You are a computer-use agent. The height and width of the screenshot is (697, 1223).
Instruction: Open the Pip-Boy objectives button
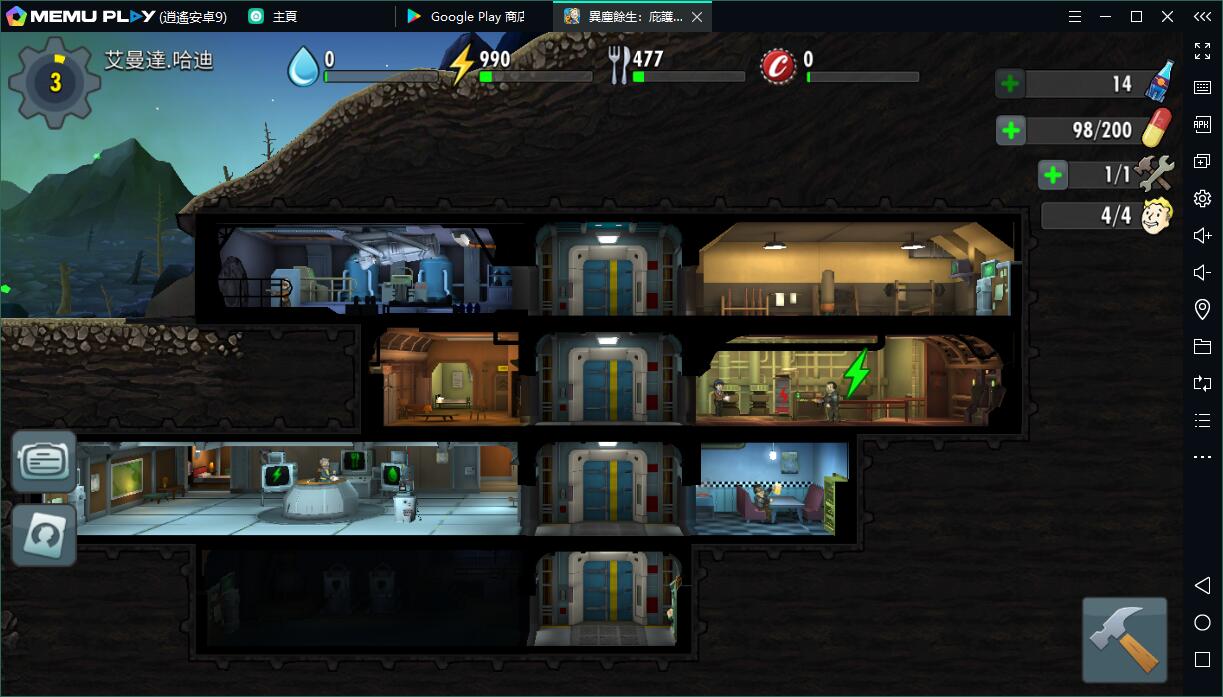click(44, 461)
